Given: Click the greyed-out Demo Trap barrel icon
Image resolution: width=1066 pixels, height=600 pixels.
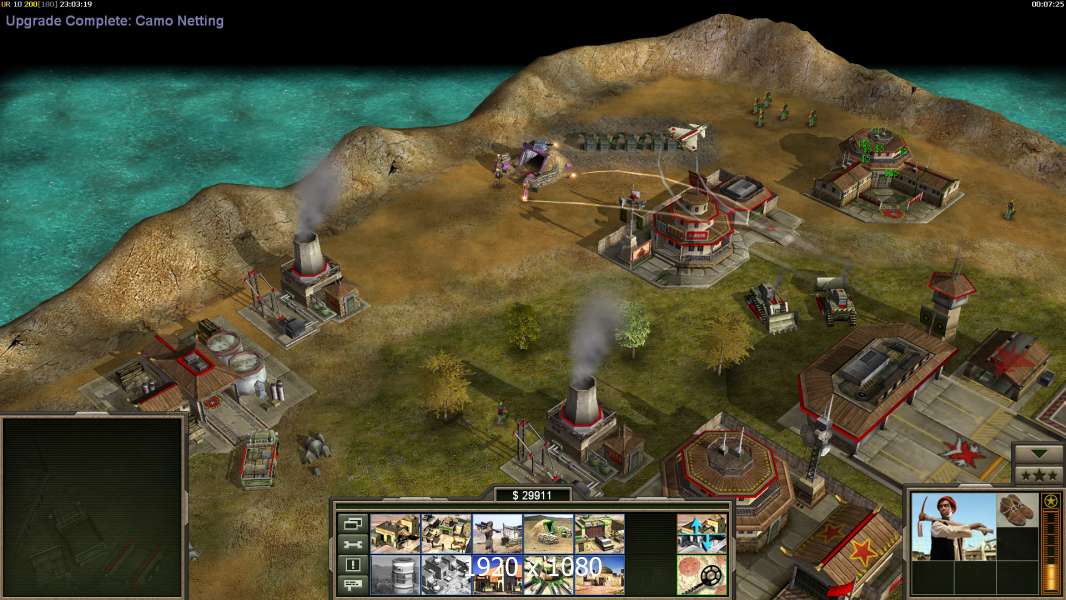Looking at the screenshot, I should (395, 574).
